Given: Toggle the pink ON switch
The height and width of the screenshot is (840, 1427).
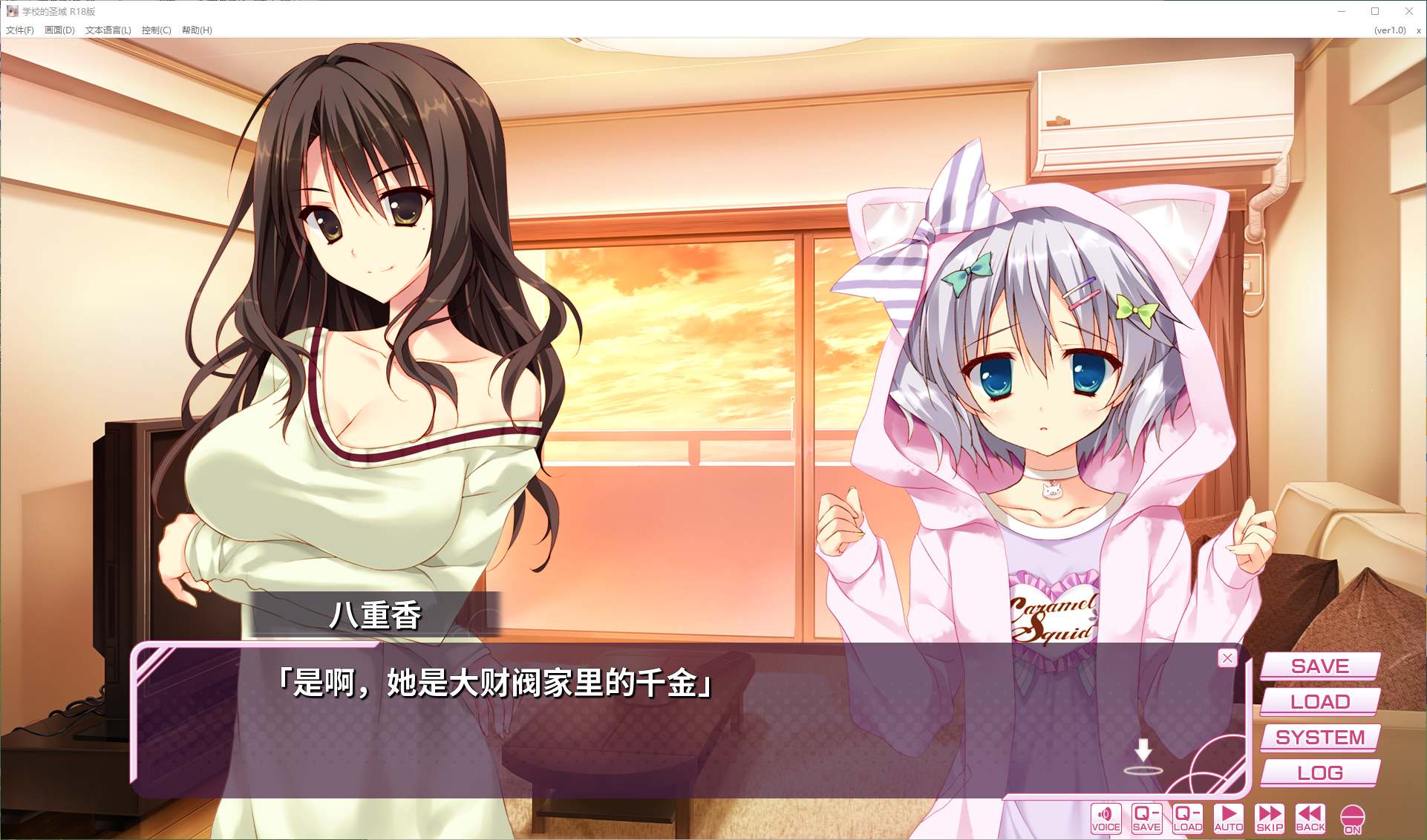Looking at the screenshot, I should tap(1352, 819).
